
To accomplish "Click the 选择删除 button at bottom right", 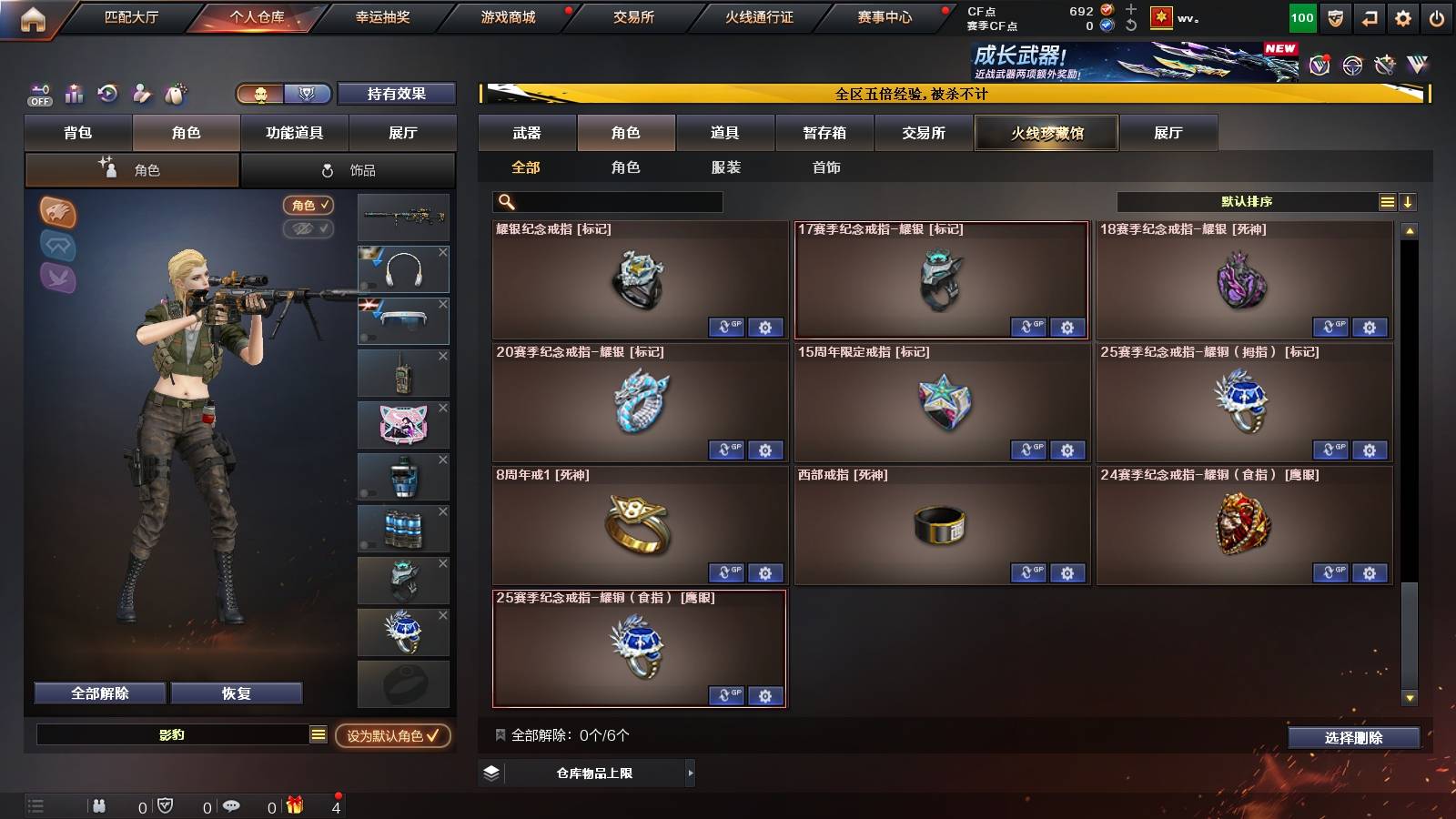I will [x=1354, y=738].
